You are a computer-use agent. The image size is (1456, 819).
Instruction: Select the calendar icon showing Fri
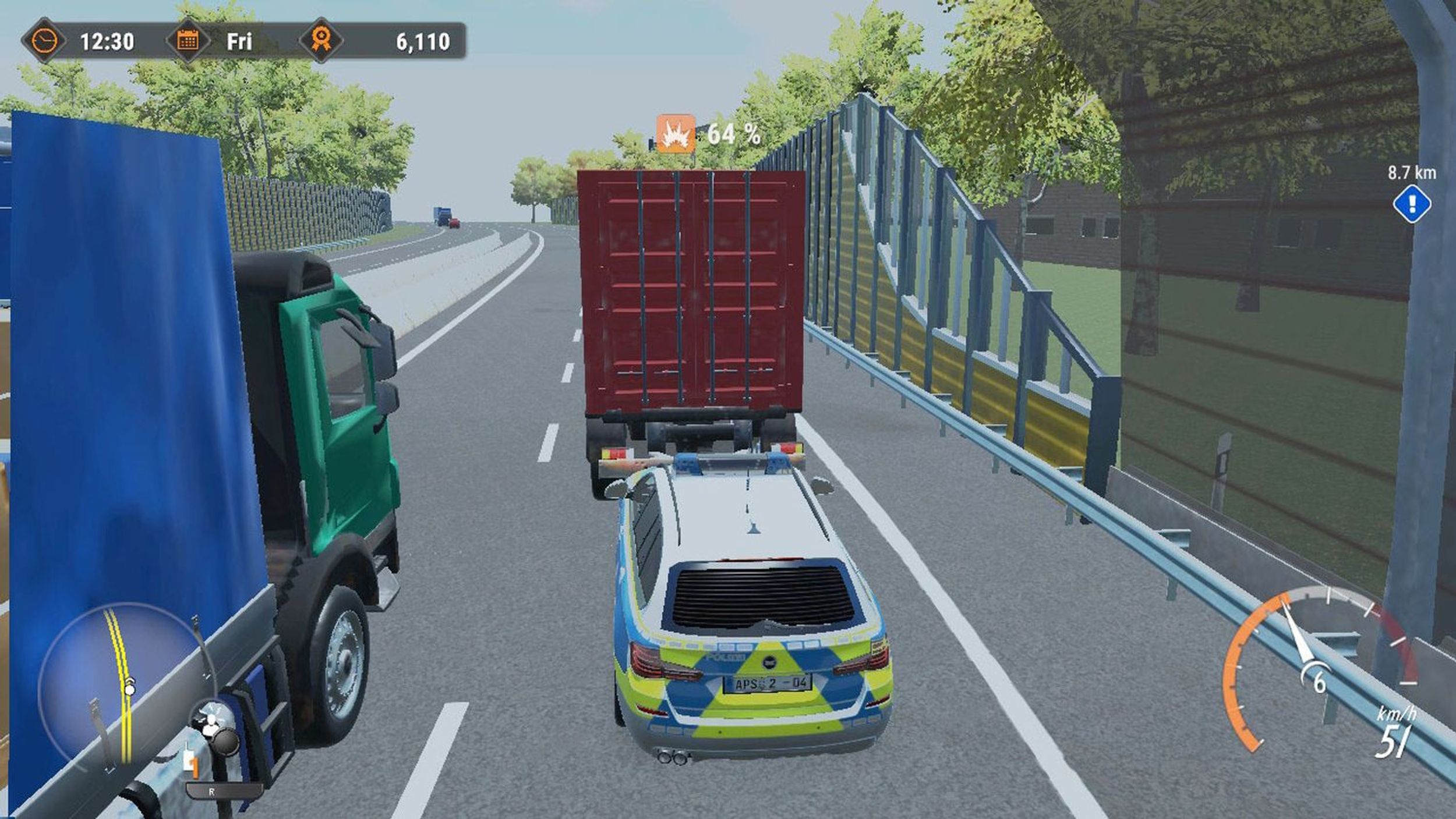[x=189, y=39]
